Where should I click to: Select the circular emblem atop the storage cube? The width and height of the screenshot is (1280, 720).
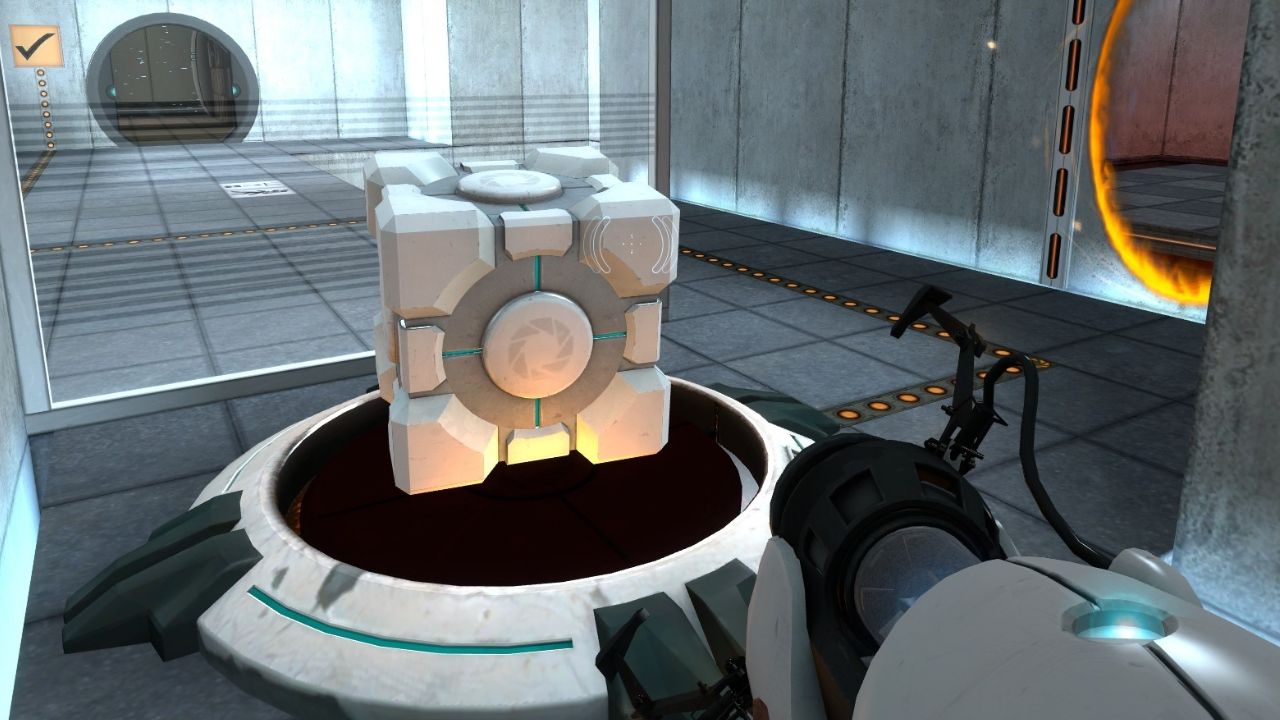[512, 183]
